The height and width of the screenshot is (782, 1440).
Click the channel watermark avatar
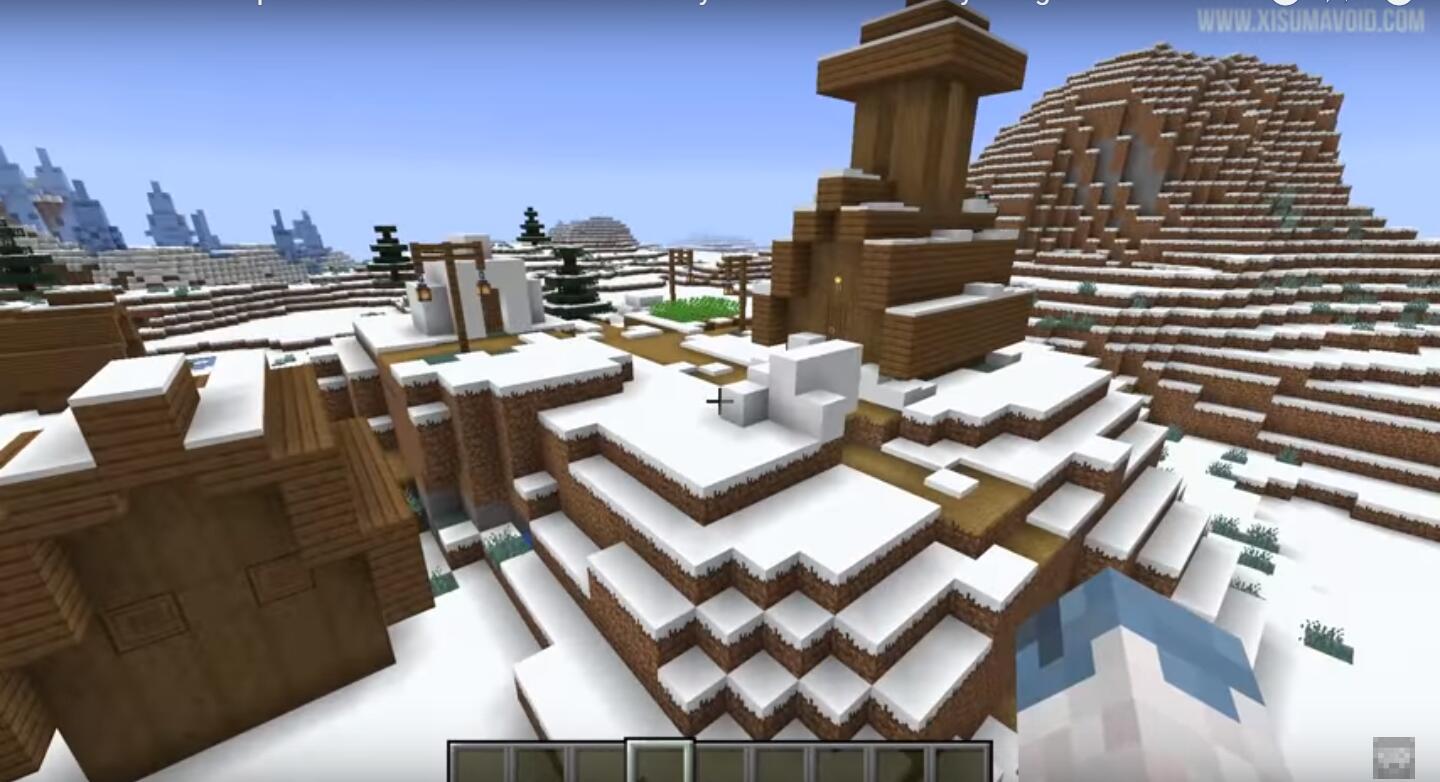(x=1393, y=757)
